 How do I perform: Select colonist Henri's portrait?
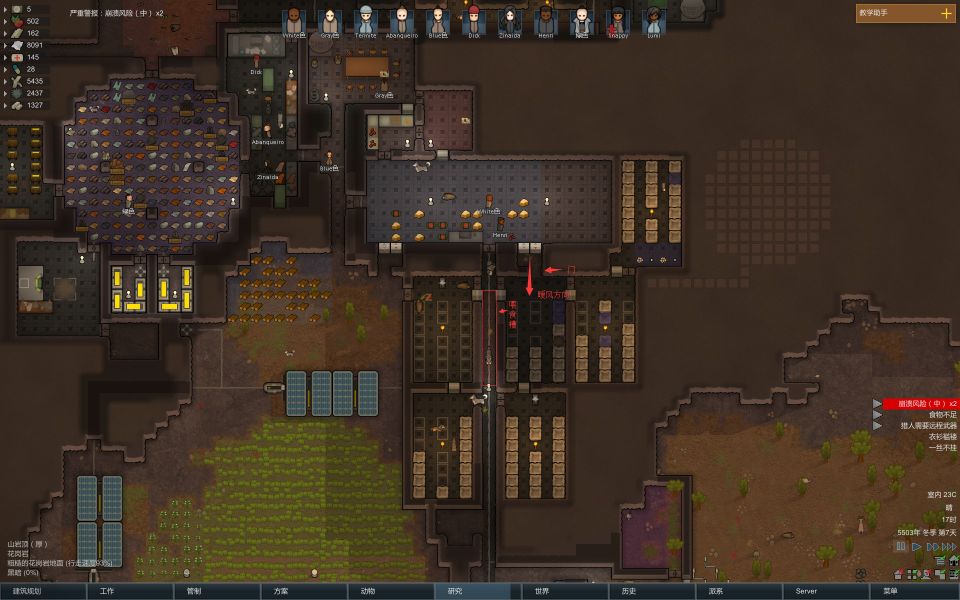(545, 20)
